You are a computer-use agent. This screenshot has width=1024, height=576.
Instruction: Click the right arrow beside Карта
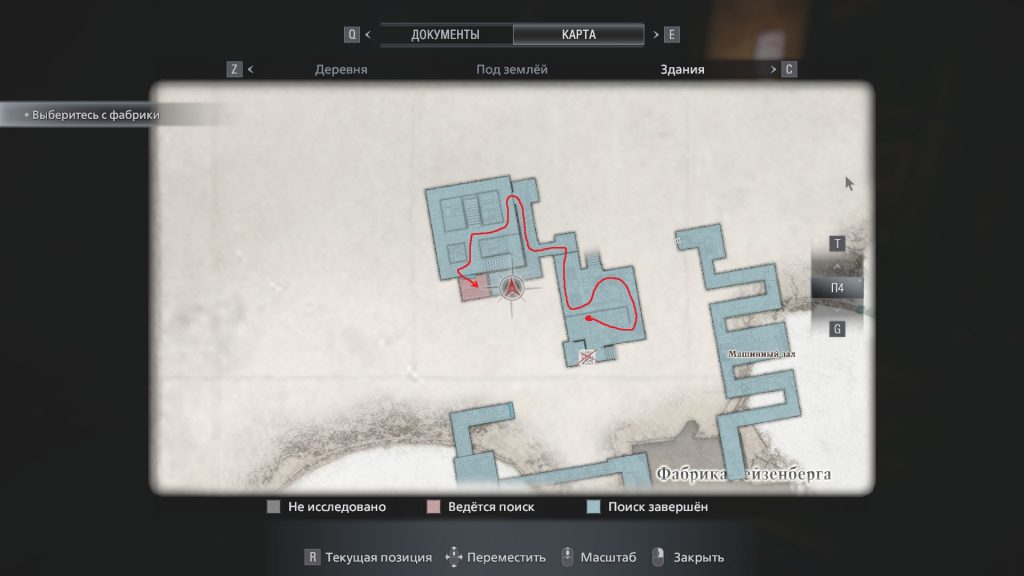coord(656,34)
